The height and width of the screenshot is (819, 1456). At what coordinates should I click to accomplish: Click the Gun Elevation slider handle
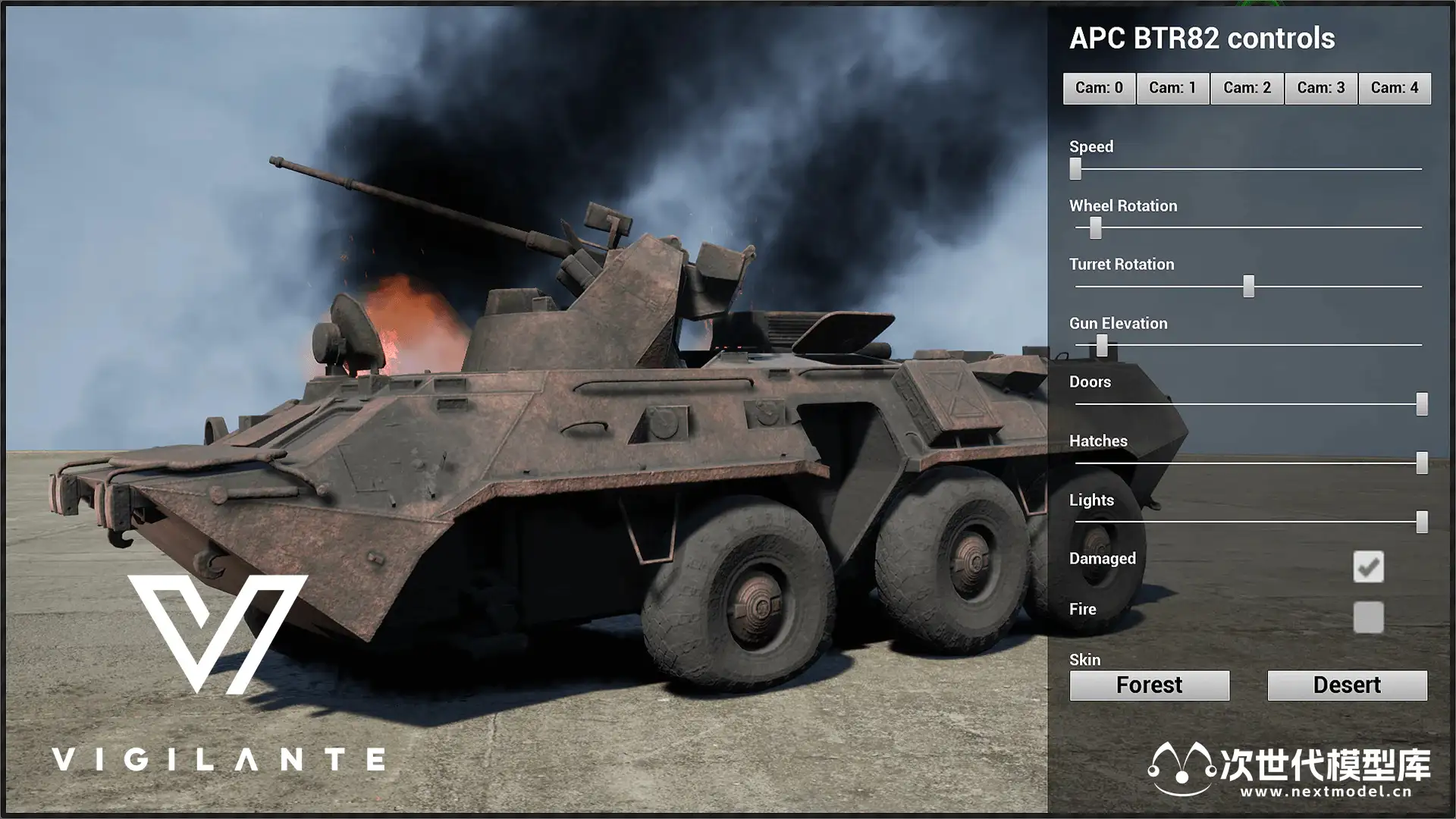(x=1102, y=346)
